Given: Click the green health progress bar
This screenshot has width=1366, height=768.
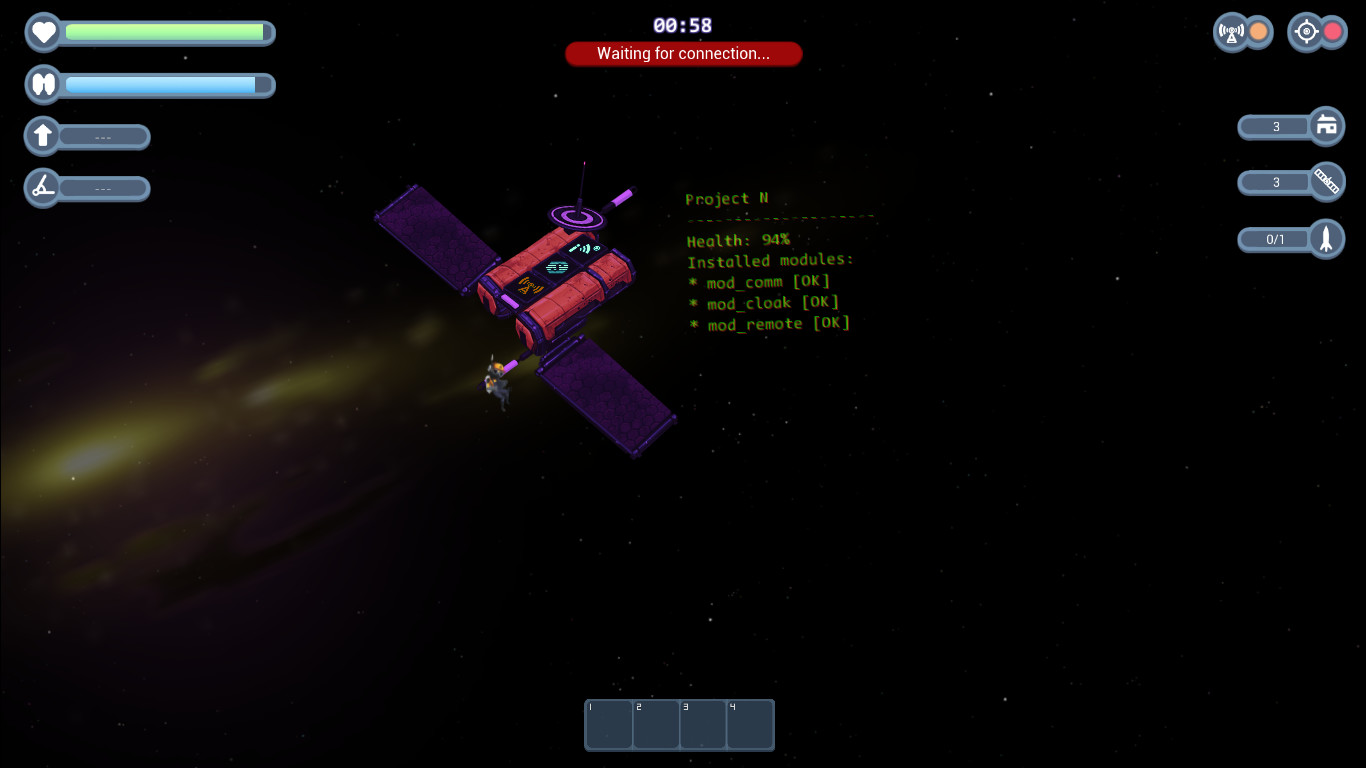Looking at the screenshot, I should (165, 32).
